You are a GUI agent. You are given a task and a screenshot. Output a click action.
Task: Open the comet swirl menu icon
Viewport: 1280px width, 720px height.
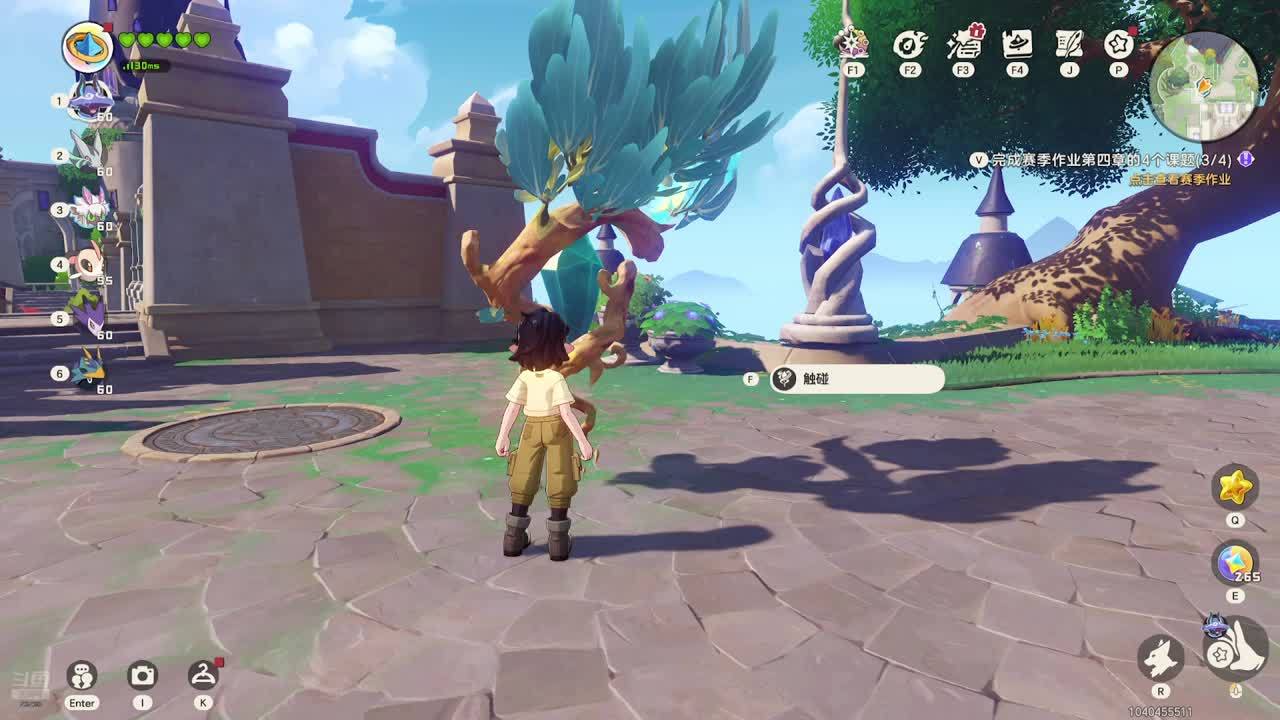point(909,44)
